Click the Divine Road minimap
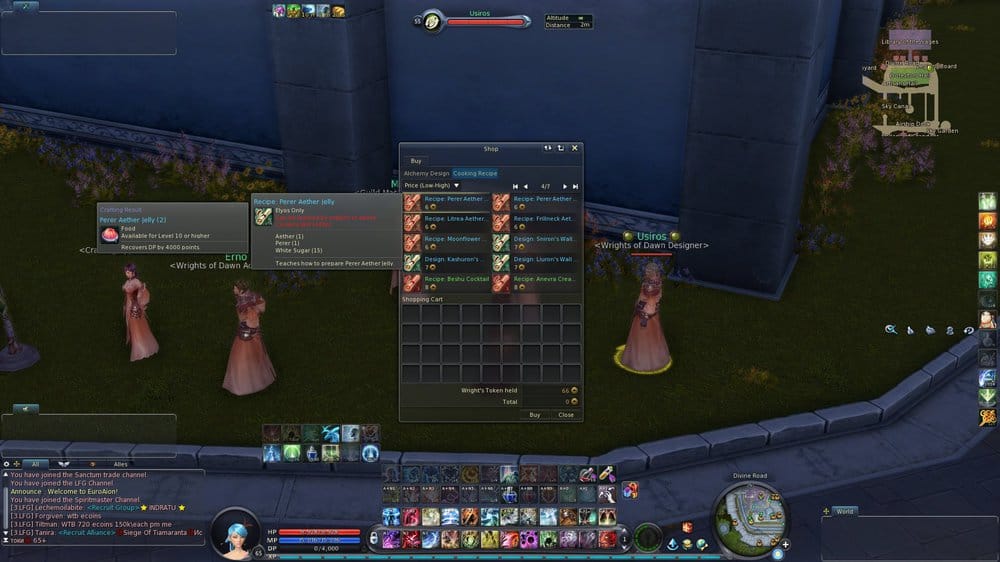The width and height of the screenshot is (1000, 562). 752,513
